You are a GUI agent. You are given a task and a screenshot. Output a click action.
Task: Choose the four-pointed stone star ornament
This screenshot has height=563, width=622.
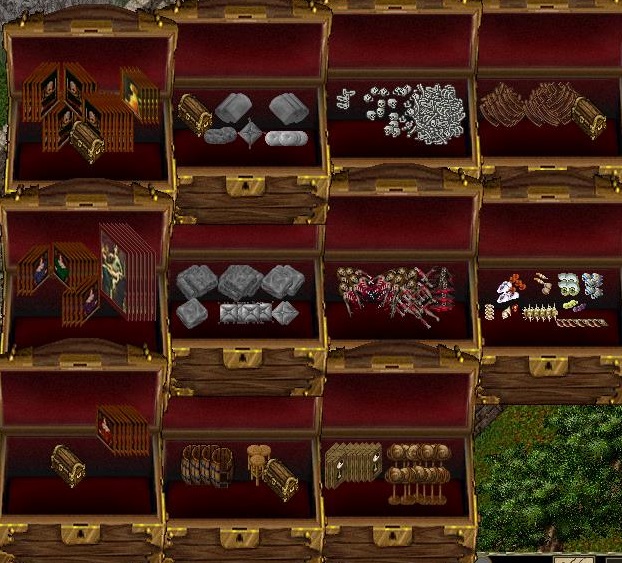tap(248, 133)
